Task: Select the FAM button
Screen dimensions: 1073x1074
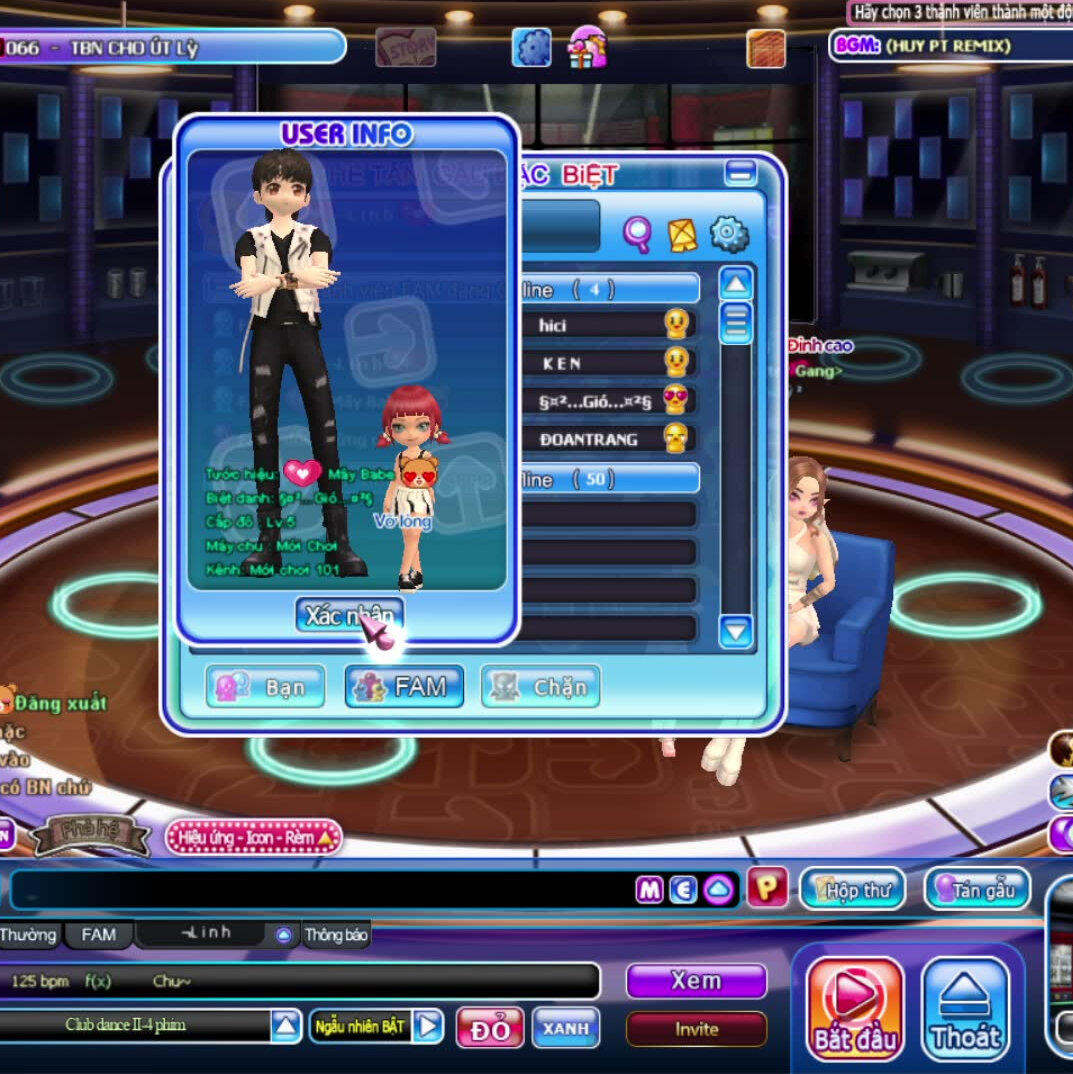Action: pyautogui.click(x=404, y=687)
